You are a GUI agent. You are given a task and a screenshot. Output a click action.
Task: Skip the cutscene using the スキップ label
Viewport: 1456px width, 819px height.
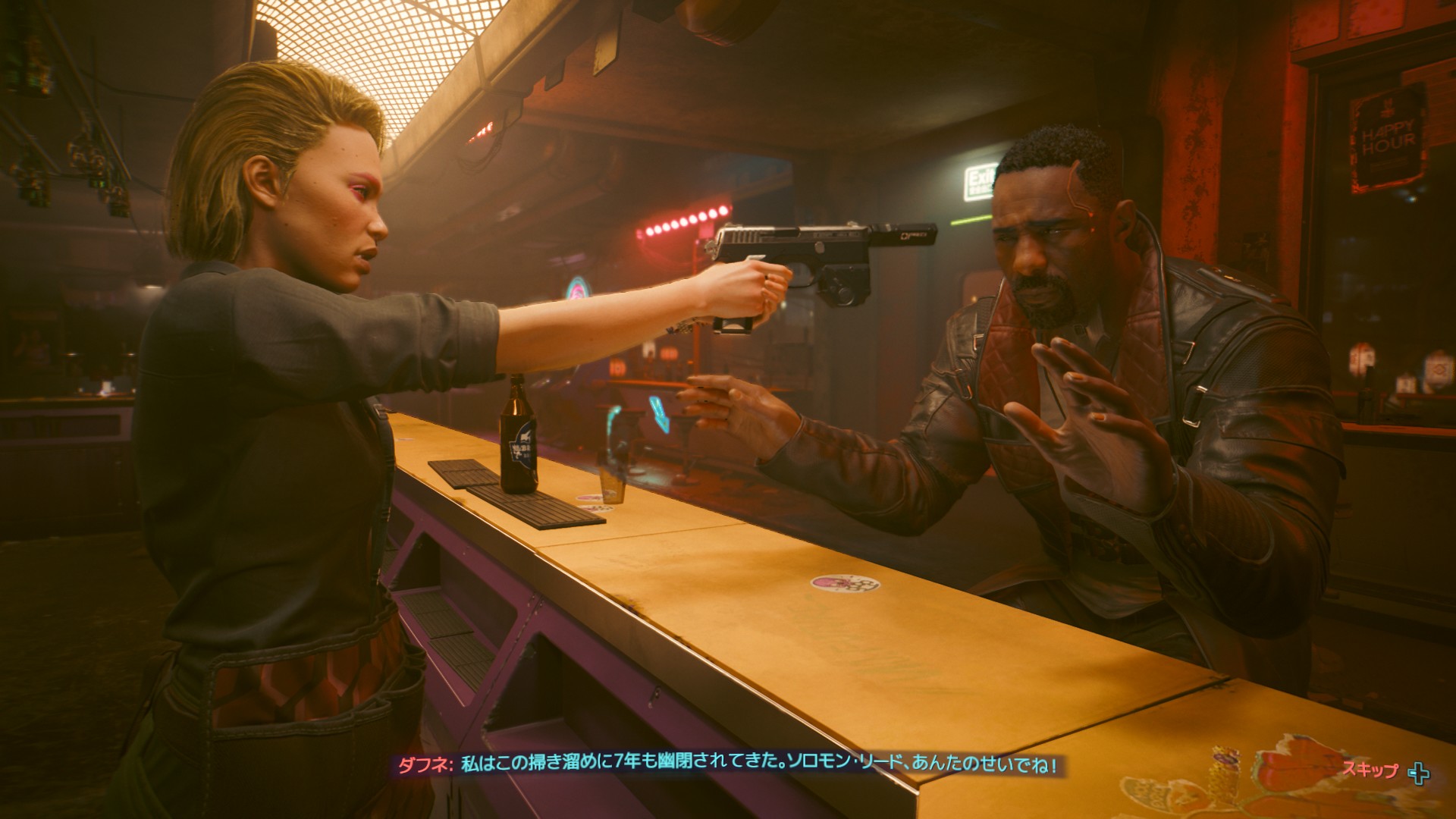[x=1370, y=770]
